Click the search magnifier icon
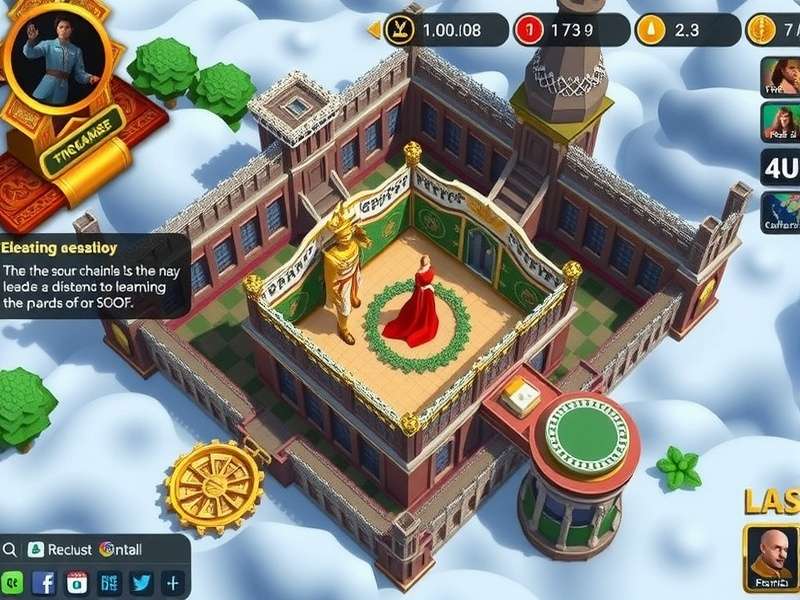The height and width of the screenshot is (600, 800). [11, 549]
